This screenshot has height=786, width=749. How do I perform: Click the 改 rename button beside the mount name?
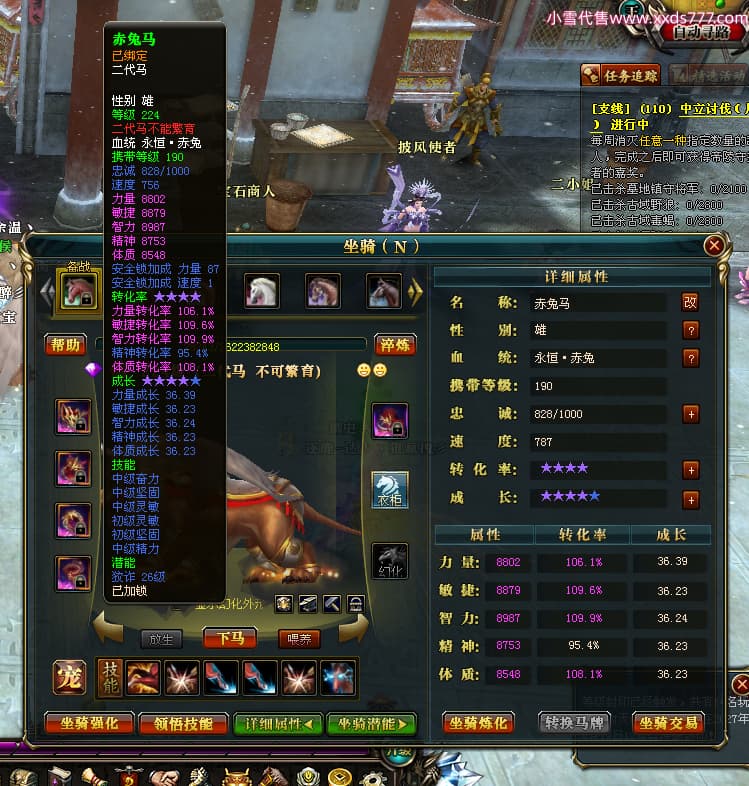(x=690, y=302)
